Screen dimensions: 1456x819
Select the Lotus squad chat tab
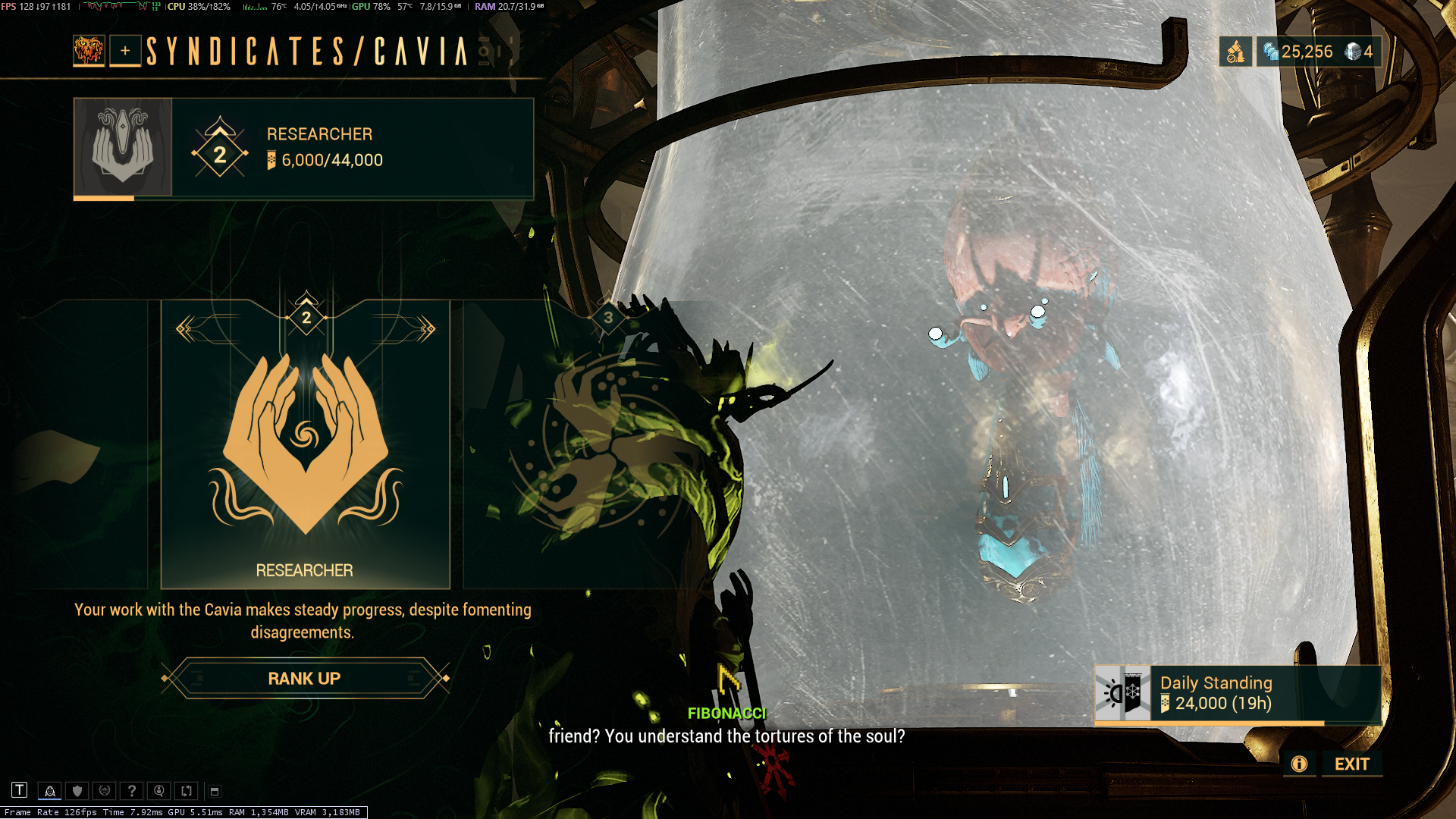coord(50,791)
